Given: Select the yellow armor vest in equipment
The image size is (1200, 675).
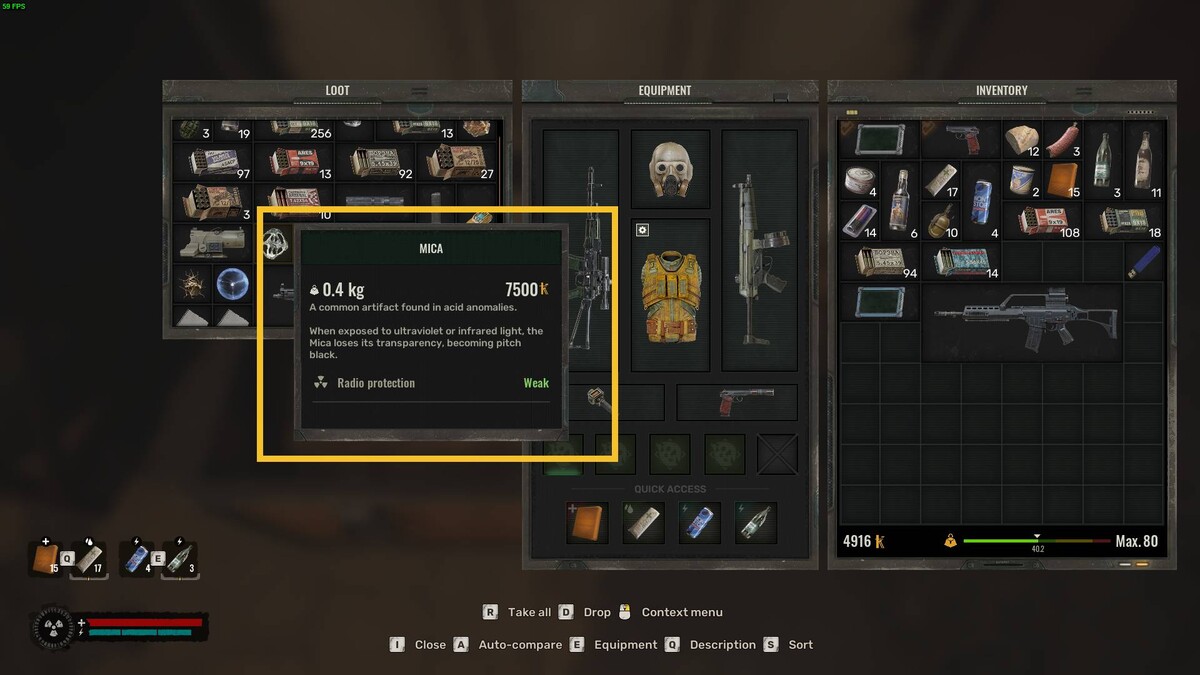Looking at the screenshot, I should coord(670,297).
